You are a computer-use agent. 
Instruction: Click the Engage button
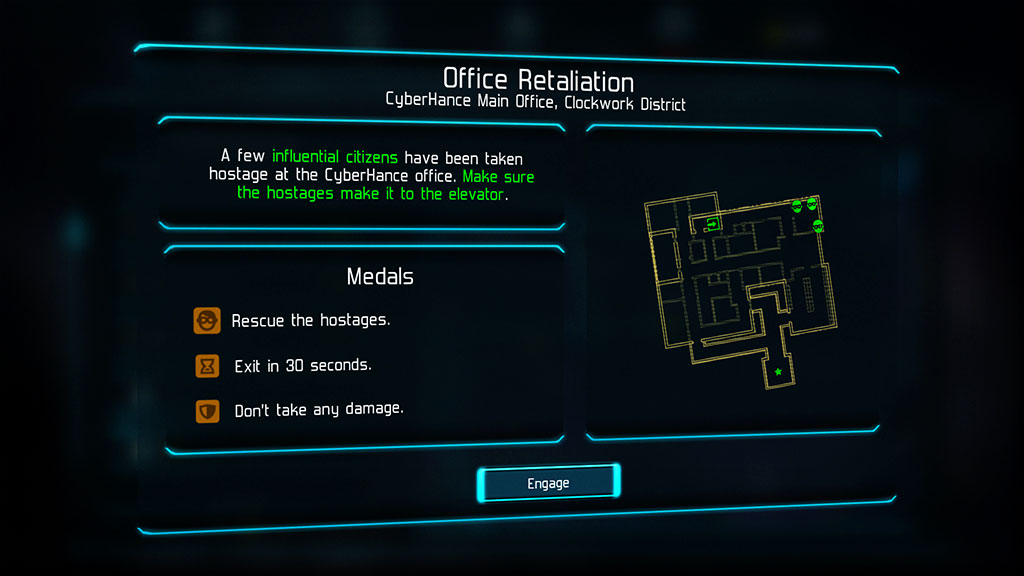(548, 484)
